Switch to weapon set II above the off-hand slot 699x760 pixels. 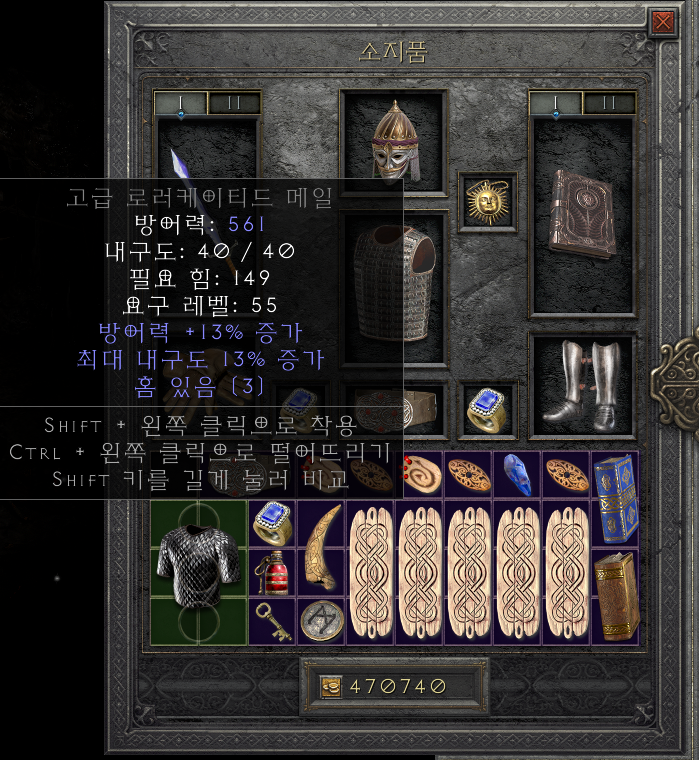(608, 103)
